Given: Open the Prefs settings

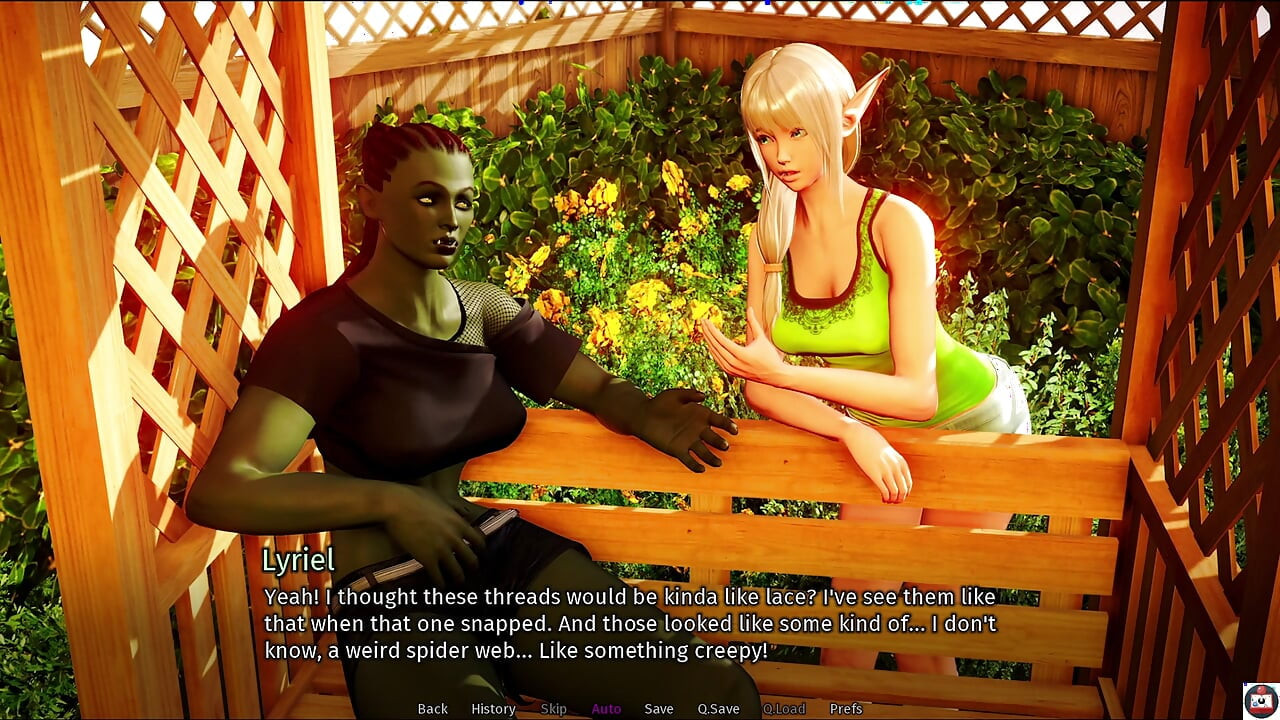Looking at the screenshot, I should click(845, 708).
